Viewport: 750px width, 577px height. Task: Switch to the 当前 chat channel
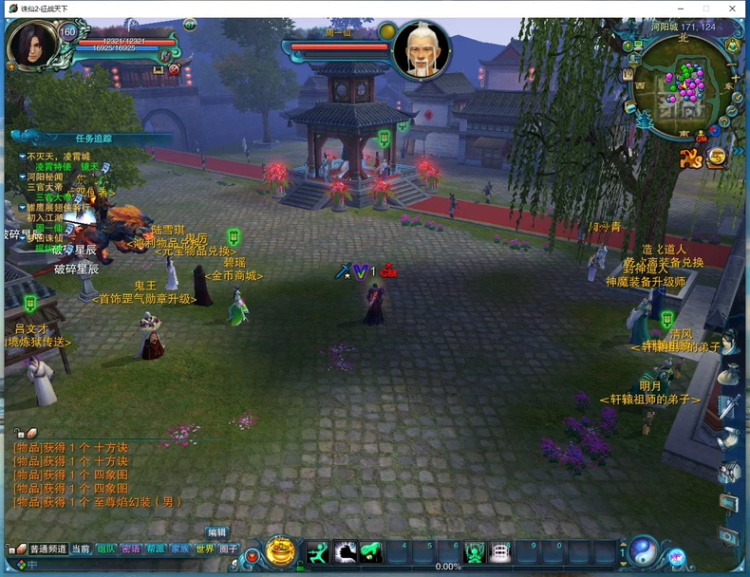coord(81,549)
